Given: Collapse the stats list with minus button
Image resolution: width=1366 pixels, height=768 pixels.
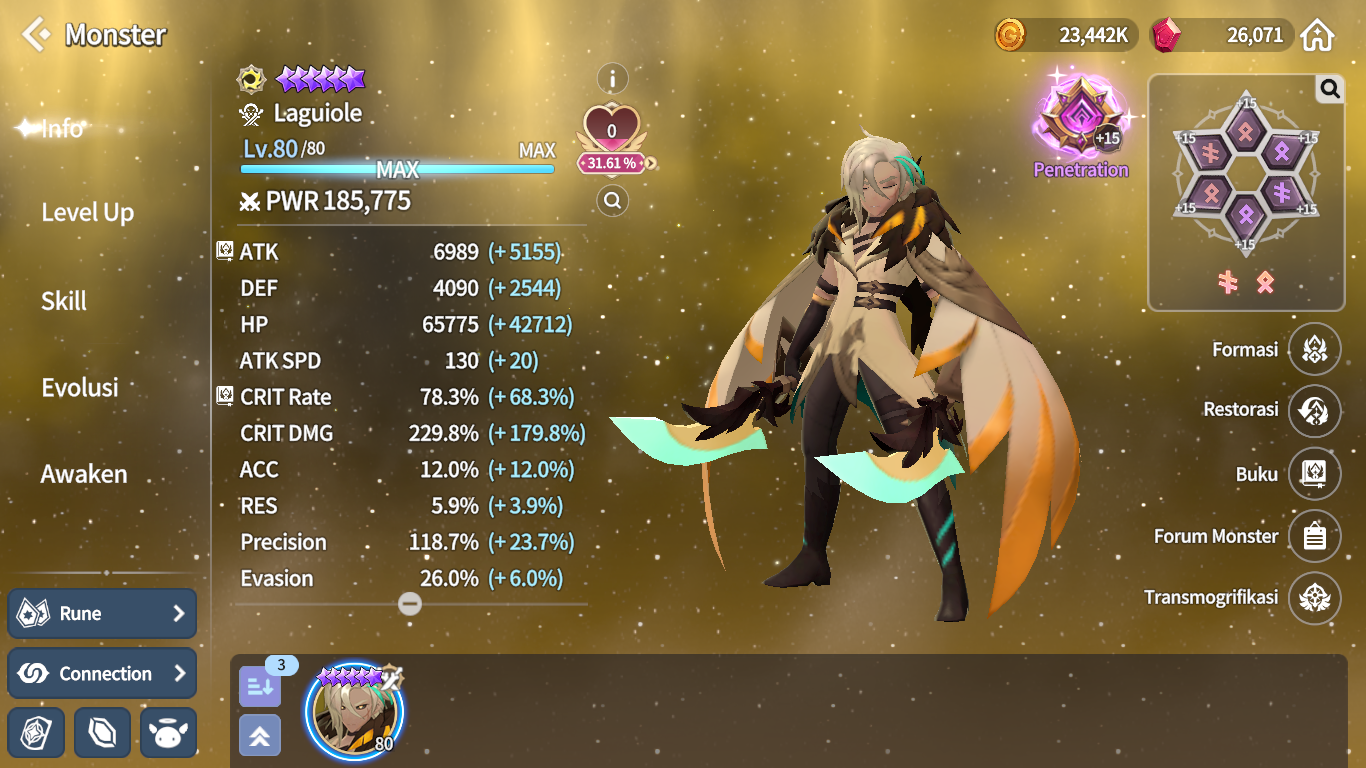Looking at the screenshot, I should click(x=410, y=603).
